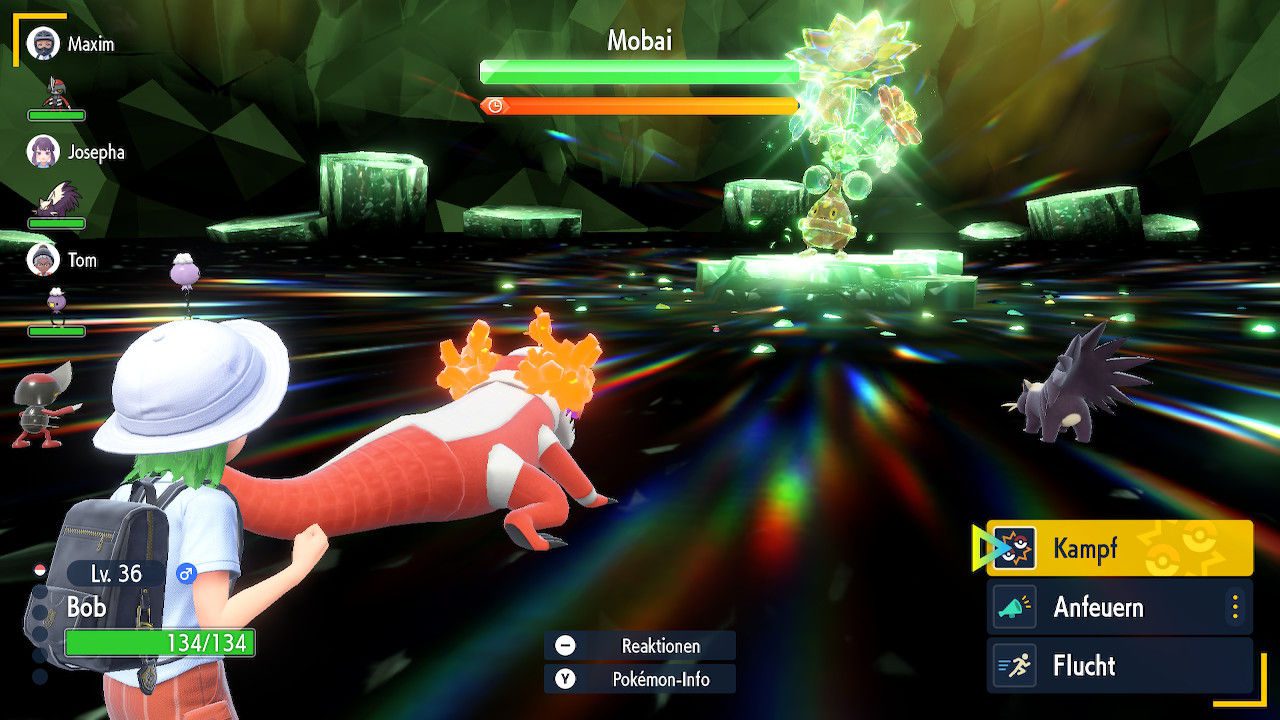Select the Kampf battle option
The width and height of the screenshot is (1280, 720).
[x=1120, y=548]
